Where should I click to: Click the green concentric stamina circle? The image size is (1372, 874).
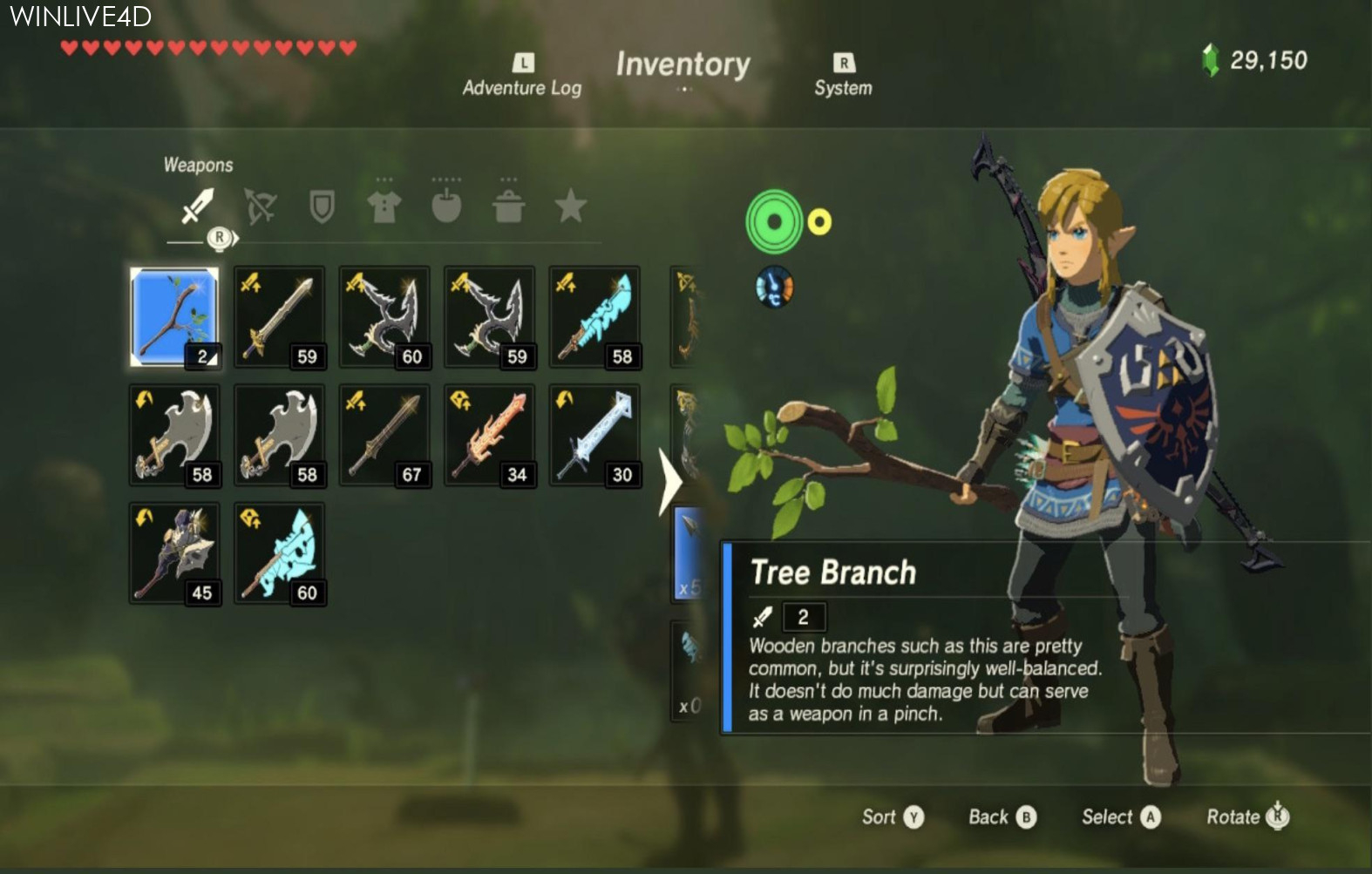(774, 220)
